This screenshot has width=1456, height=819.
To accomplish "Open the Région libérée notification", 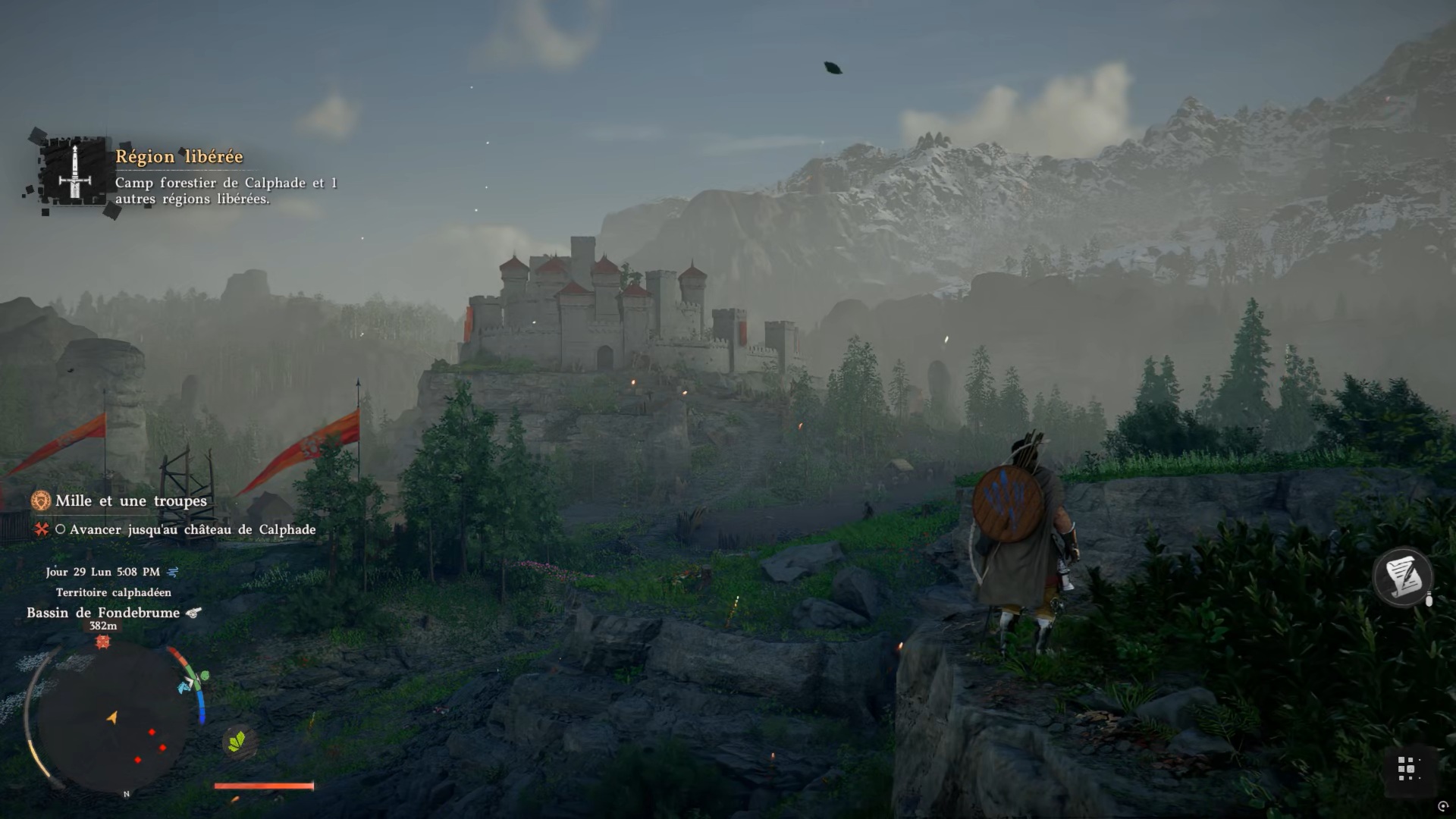I will pos(179,157).
